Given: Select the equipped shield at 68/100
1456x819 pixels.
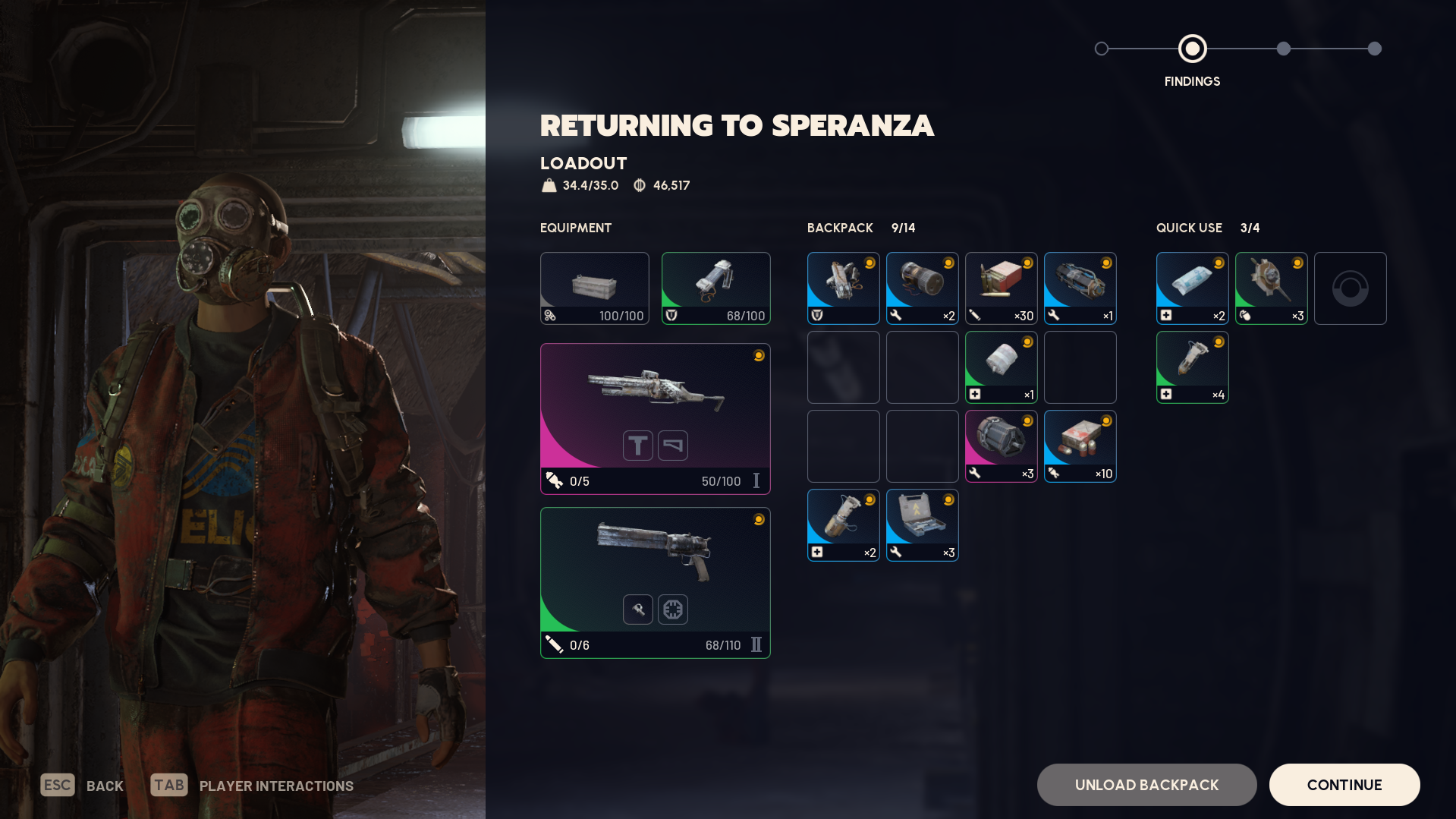Looking at the screenshot, I should click(715, 288).
